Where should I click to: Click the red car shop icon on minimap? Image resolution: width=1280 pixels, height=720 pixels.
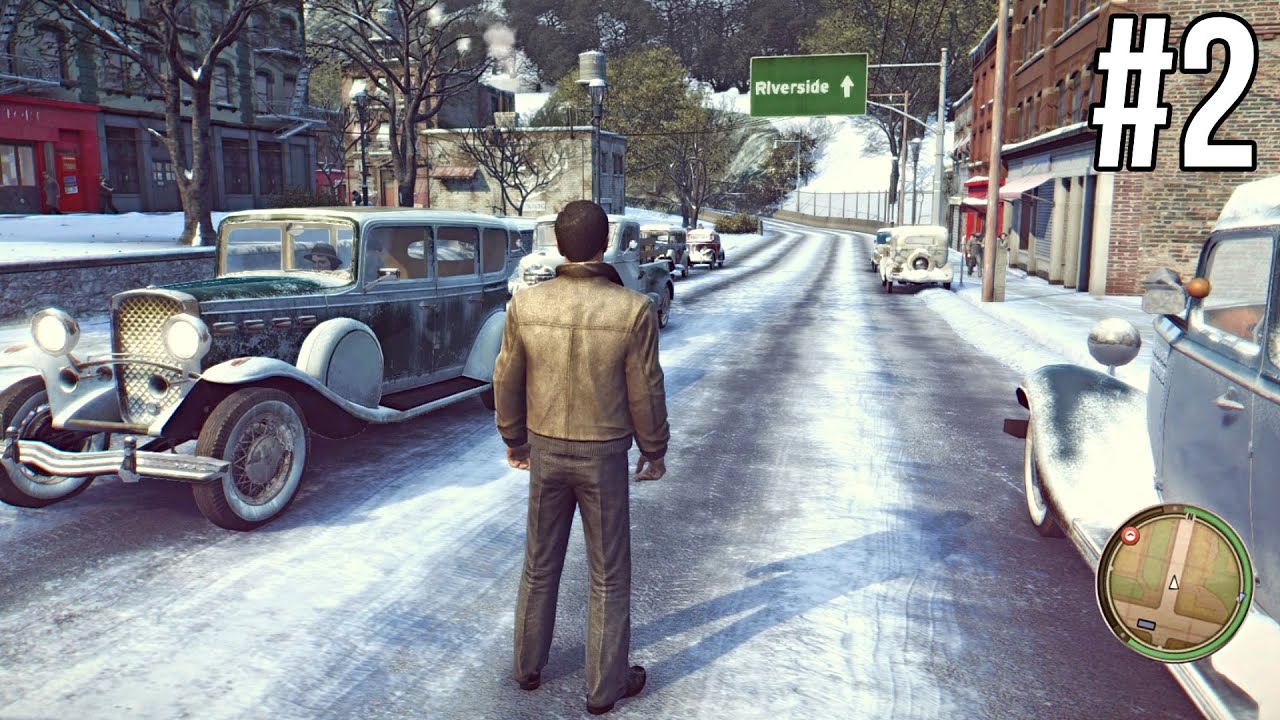[x=1130, y=534]
